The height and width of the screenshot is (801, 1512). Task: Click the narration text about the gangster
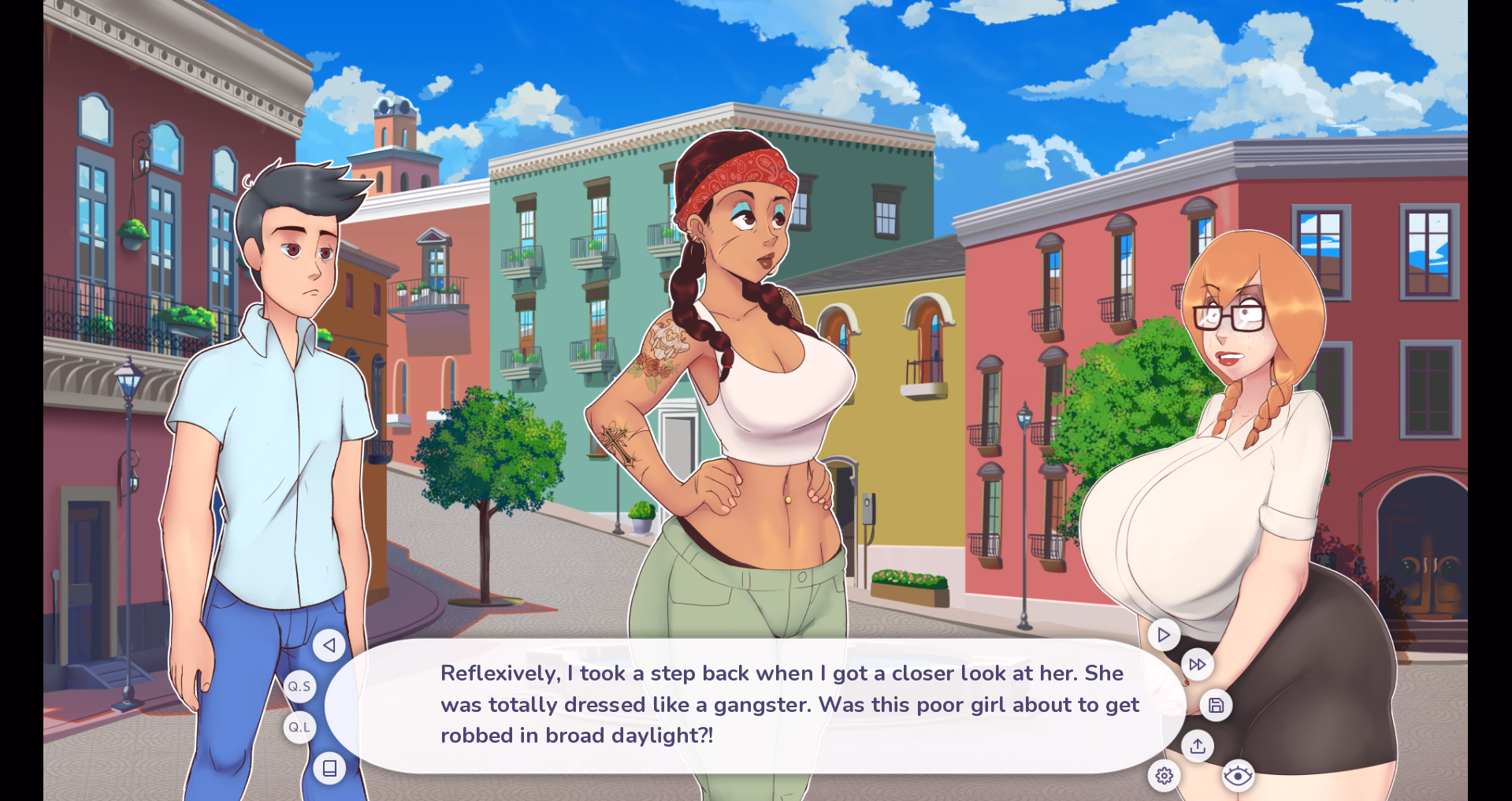pos(788,705)
